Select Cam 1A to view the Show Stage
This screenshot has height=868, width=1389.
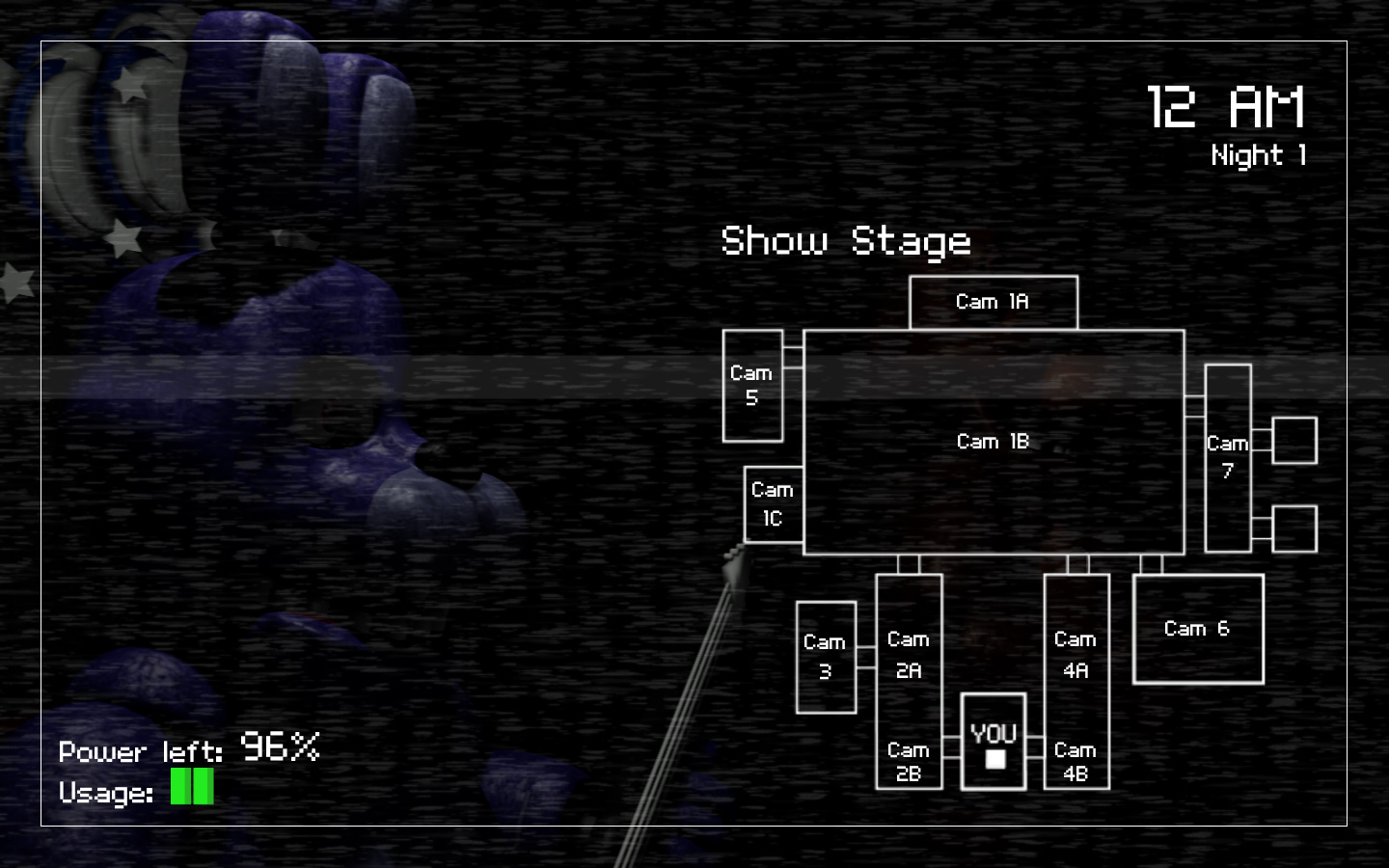[x=993, y=301]
